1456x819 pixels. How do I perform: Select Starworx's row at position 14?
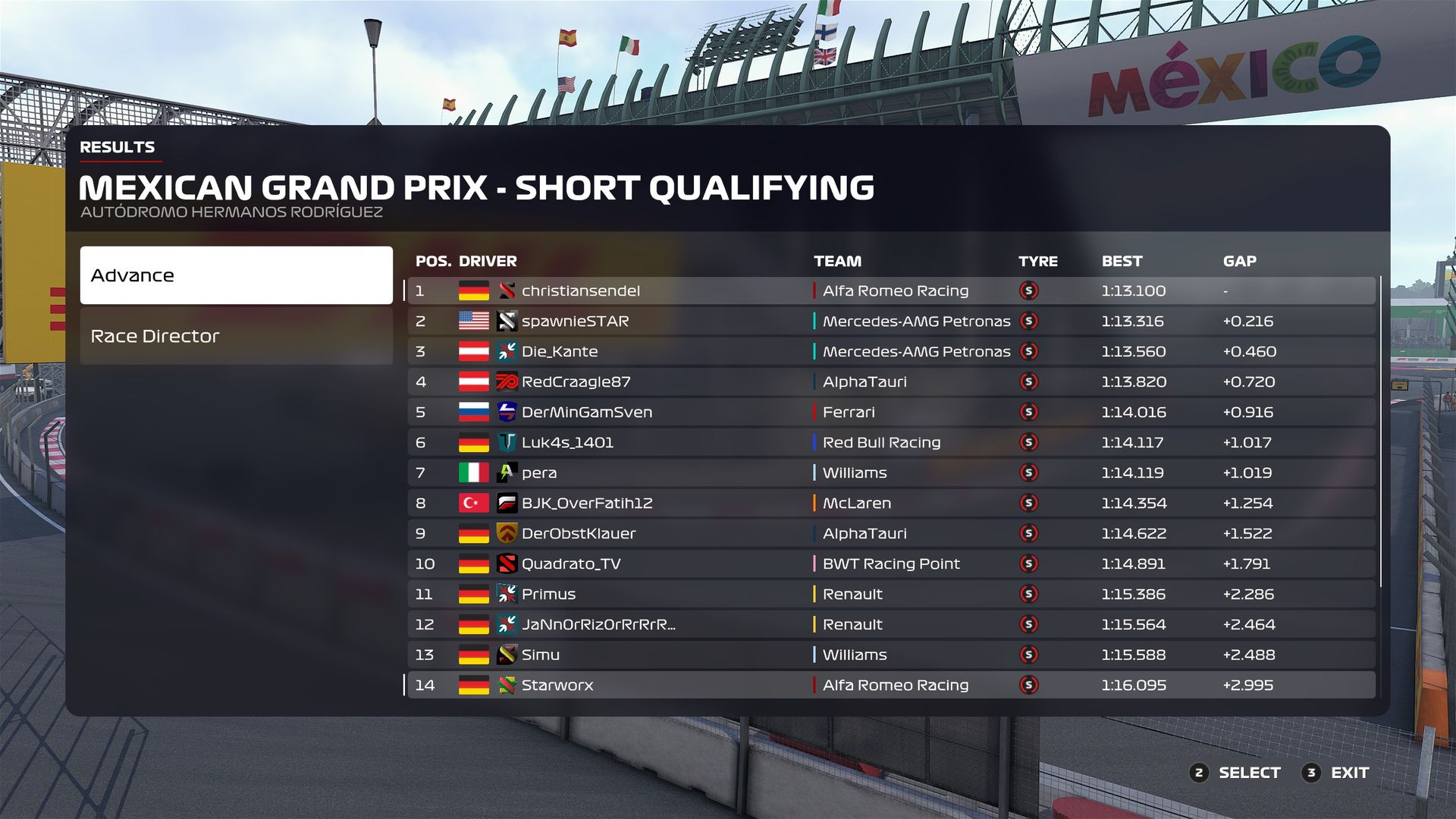point(891,685)
